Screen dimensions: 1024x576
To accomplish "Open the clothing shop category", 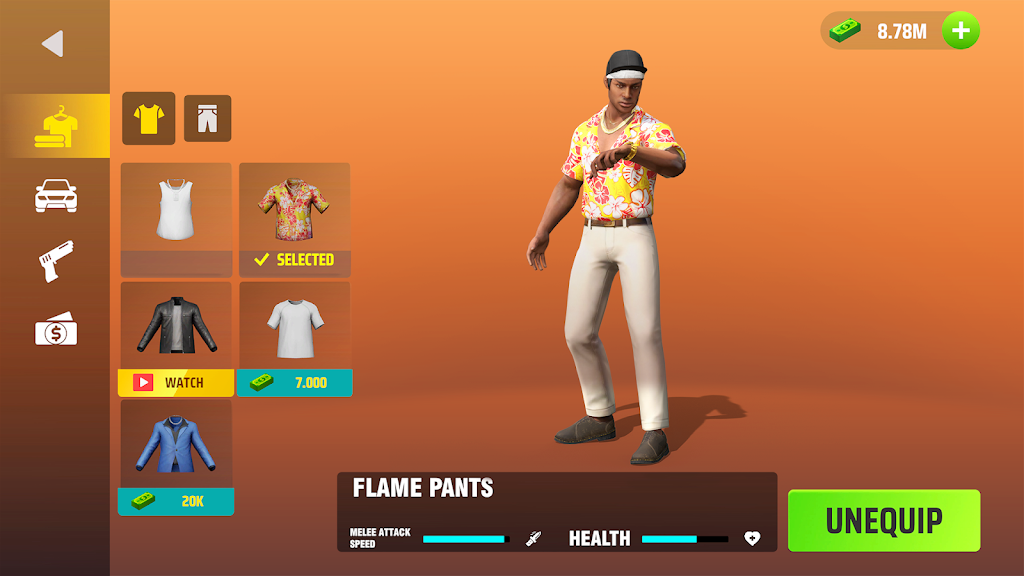I will point(56,128).
